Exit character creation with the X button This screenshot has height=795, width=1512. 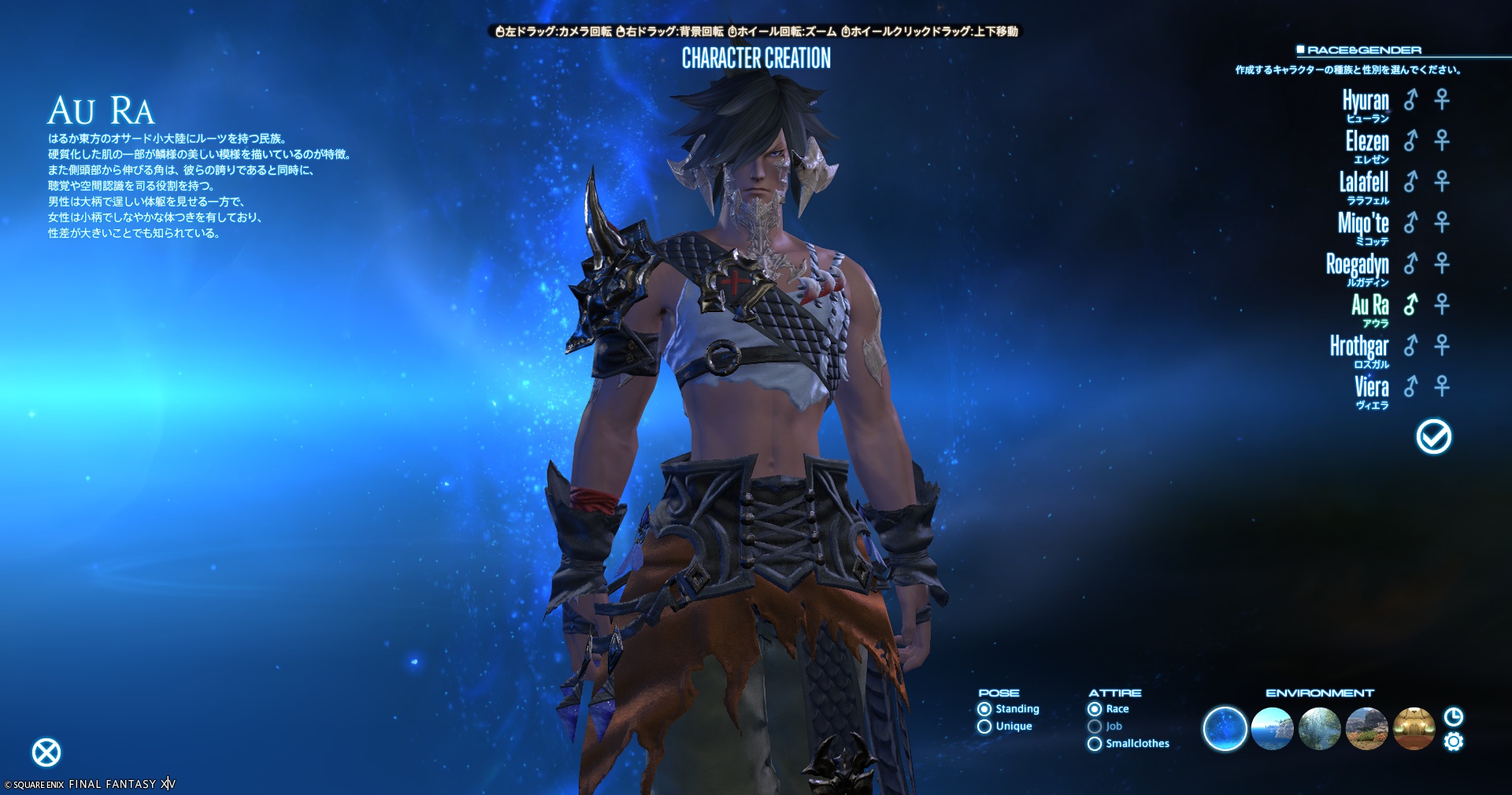[x=46, y=752]
